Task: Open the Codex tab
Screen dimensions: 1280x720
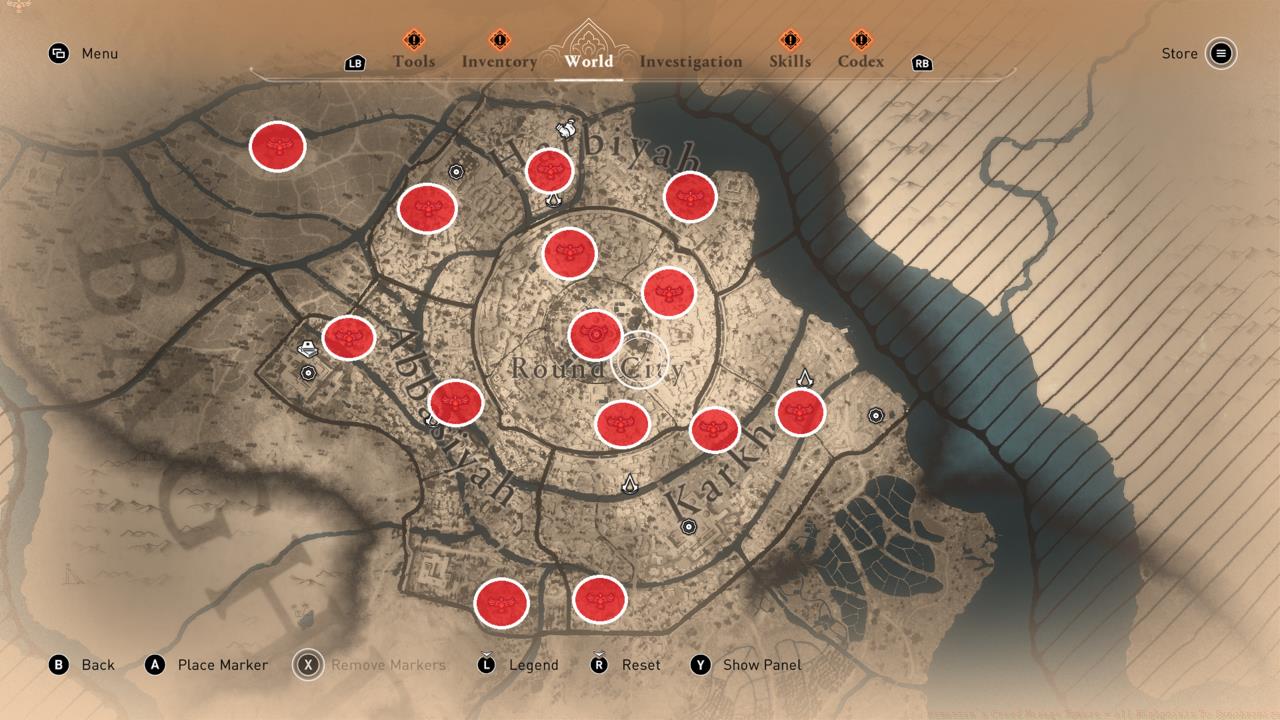Action: (859, 62)
